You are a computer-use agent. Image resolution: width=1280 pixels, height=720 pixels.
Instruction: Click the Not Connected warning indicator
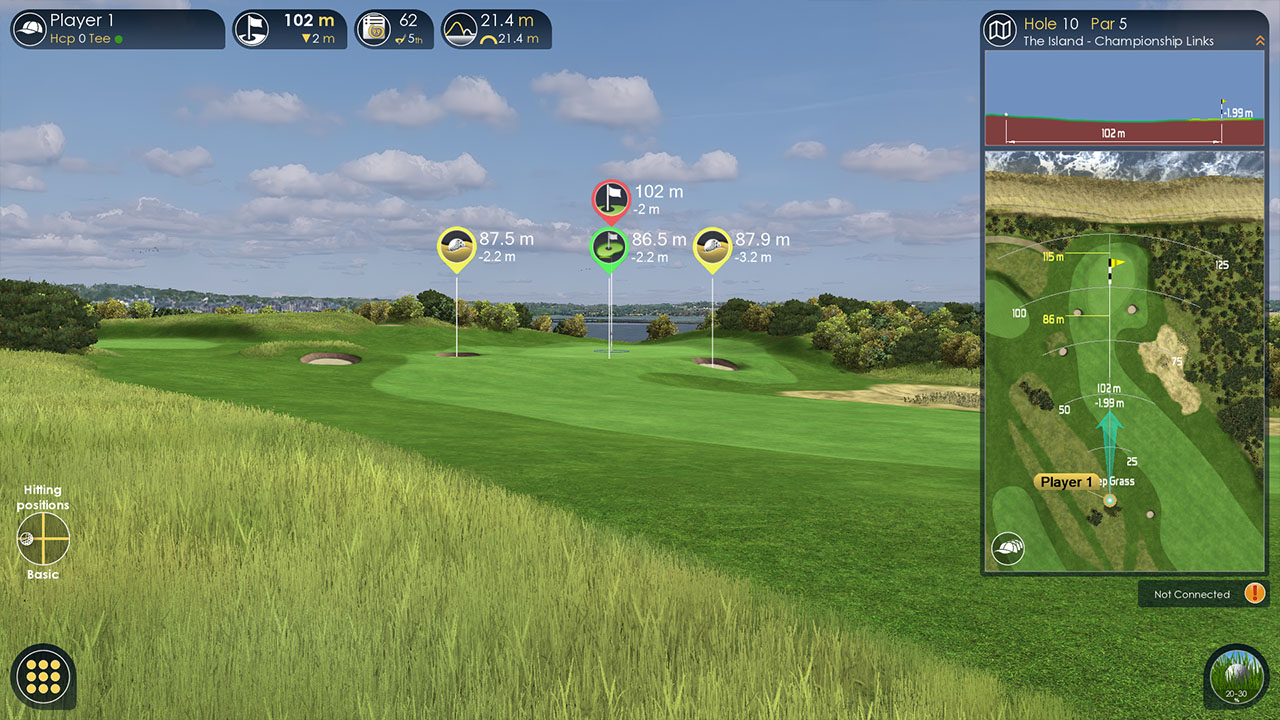(x=1254, y=594)
